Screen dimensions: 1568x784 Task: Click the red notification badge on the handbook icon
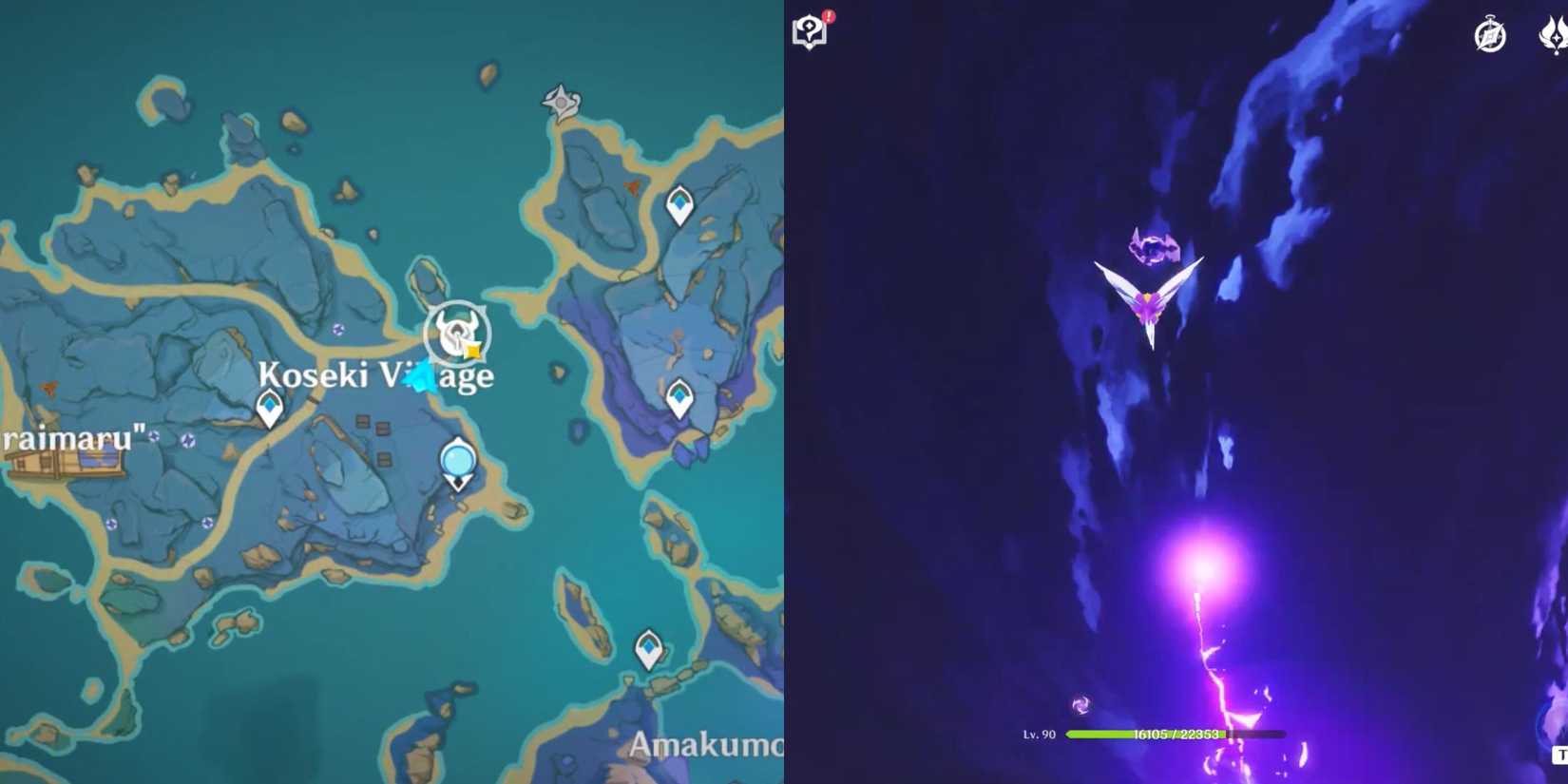point(828,15)
